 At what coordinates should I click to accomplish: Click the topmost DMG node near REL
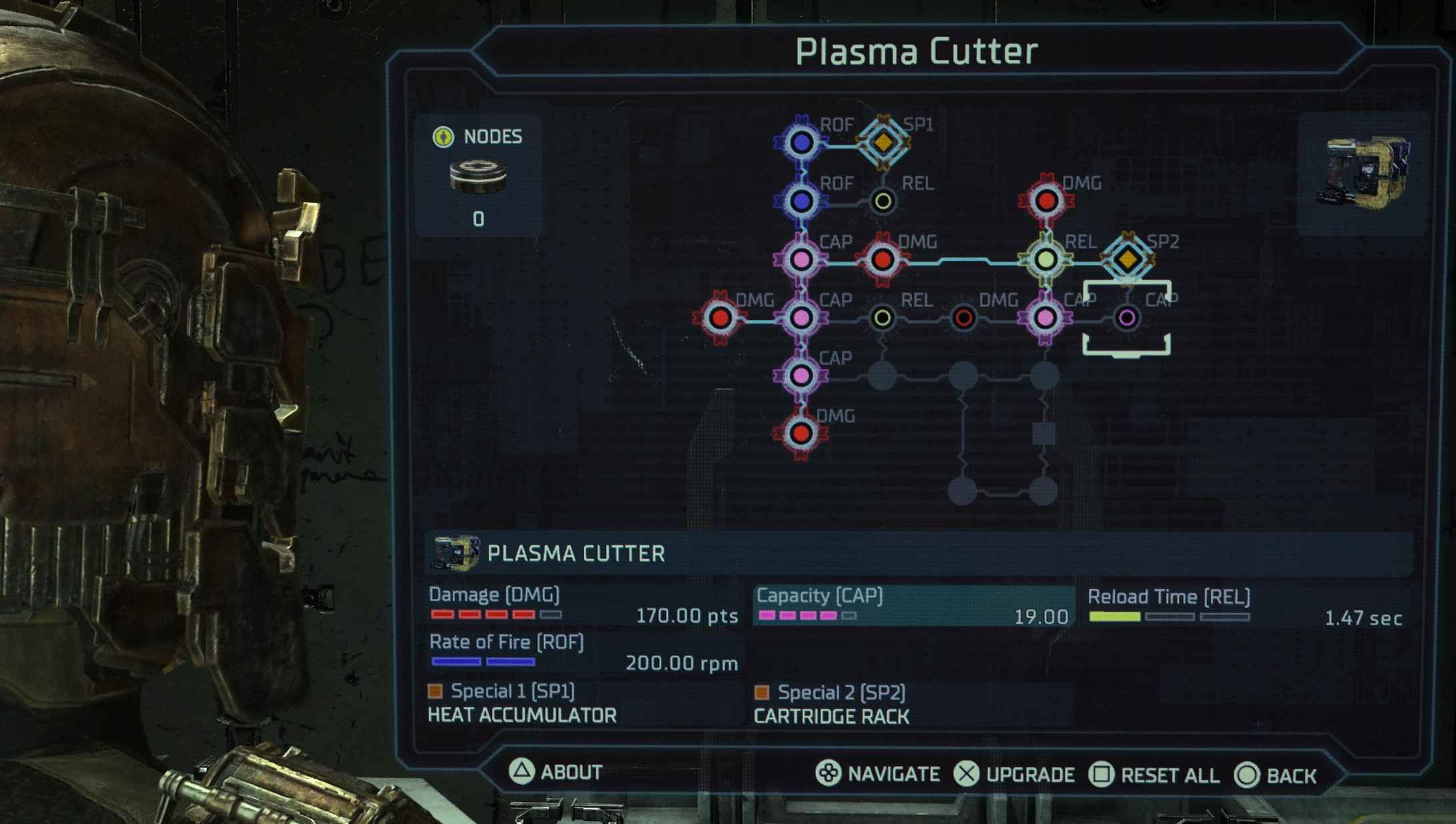[1047, 200]
